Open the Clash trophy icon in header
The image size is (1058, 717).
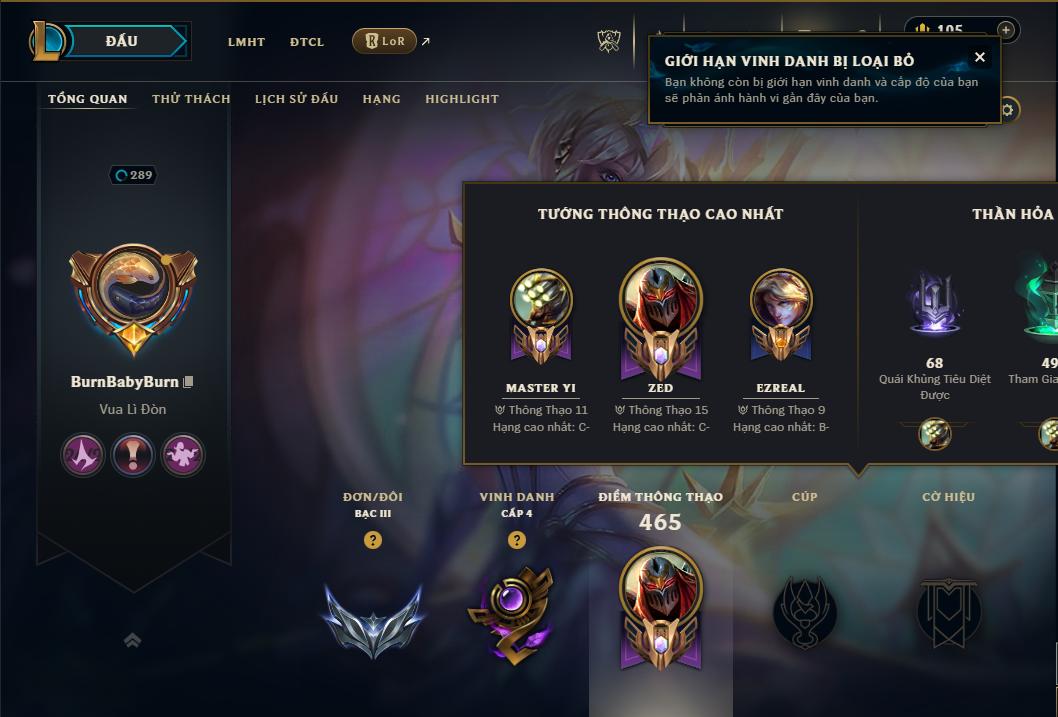609,41
